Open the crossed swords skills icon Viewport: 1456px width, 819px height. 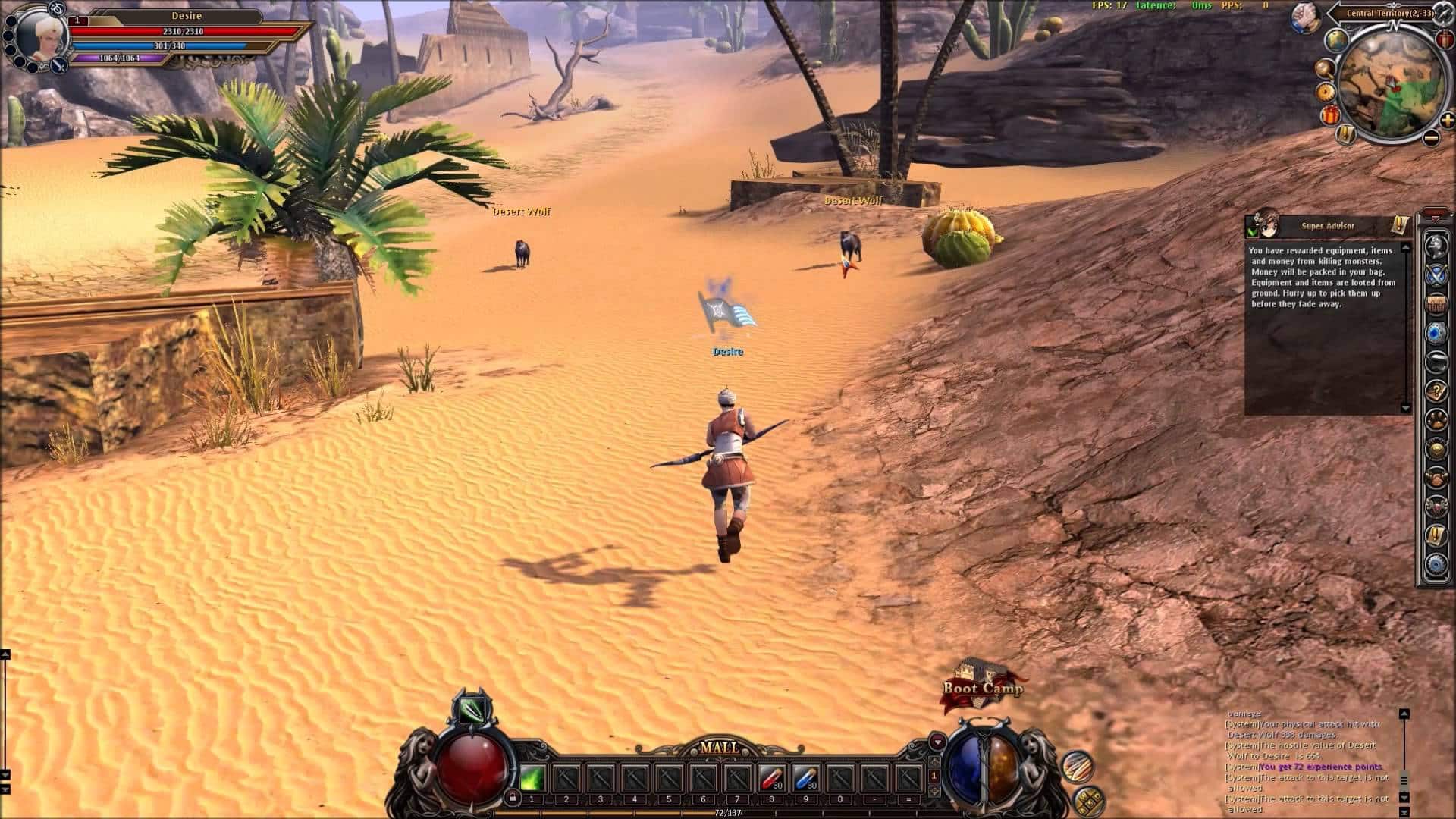point(1436,275)
